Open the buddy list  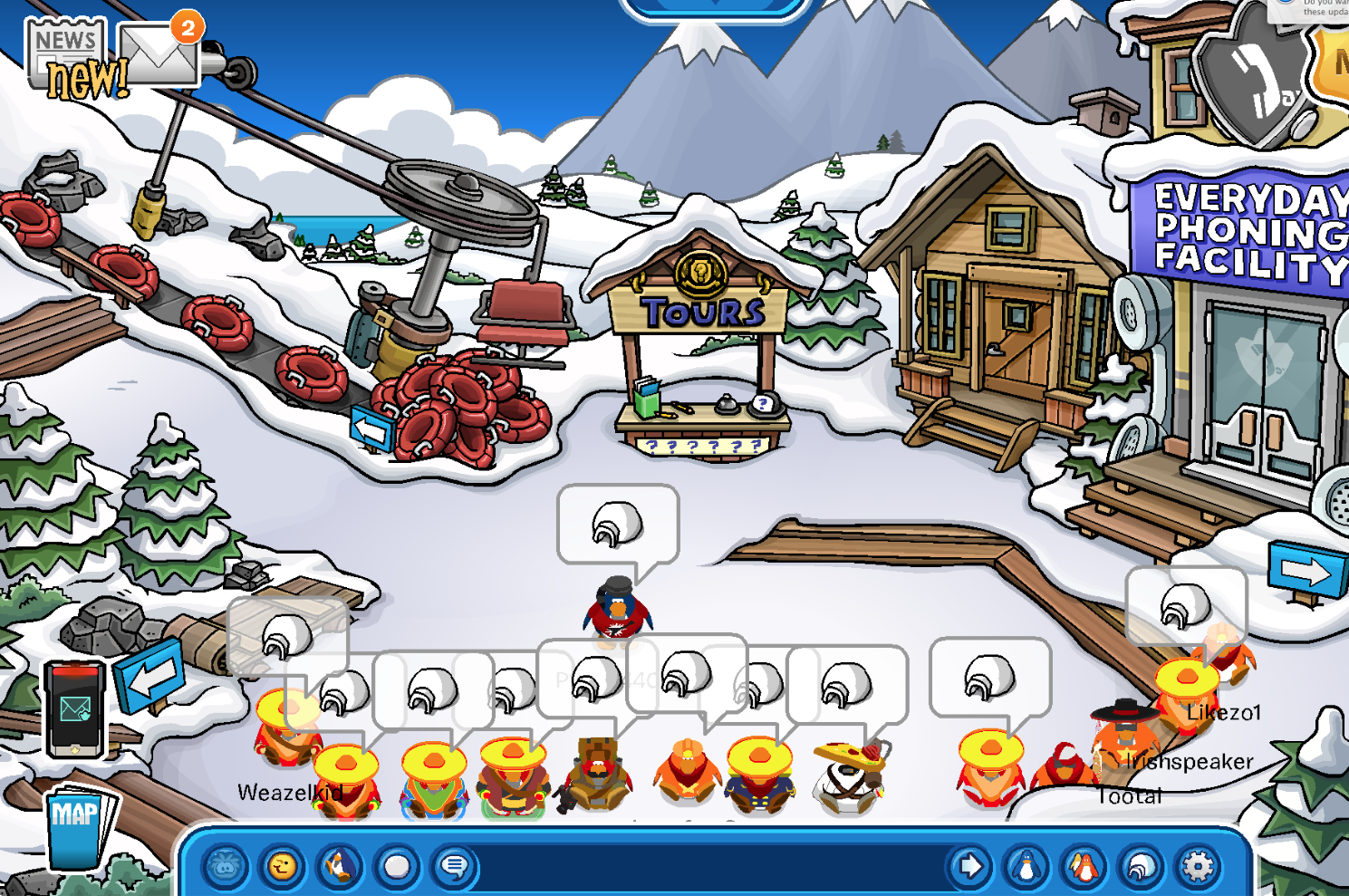coord(1084,867)
